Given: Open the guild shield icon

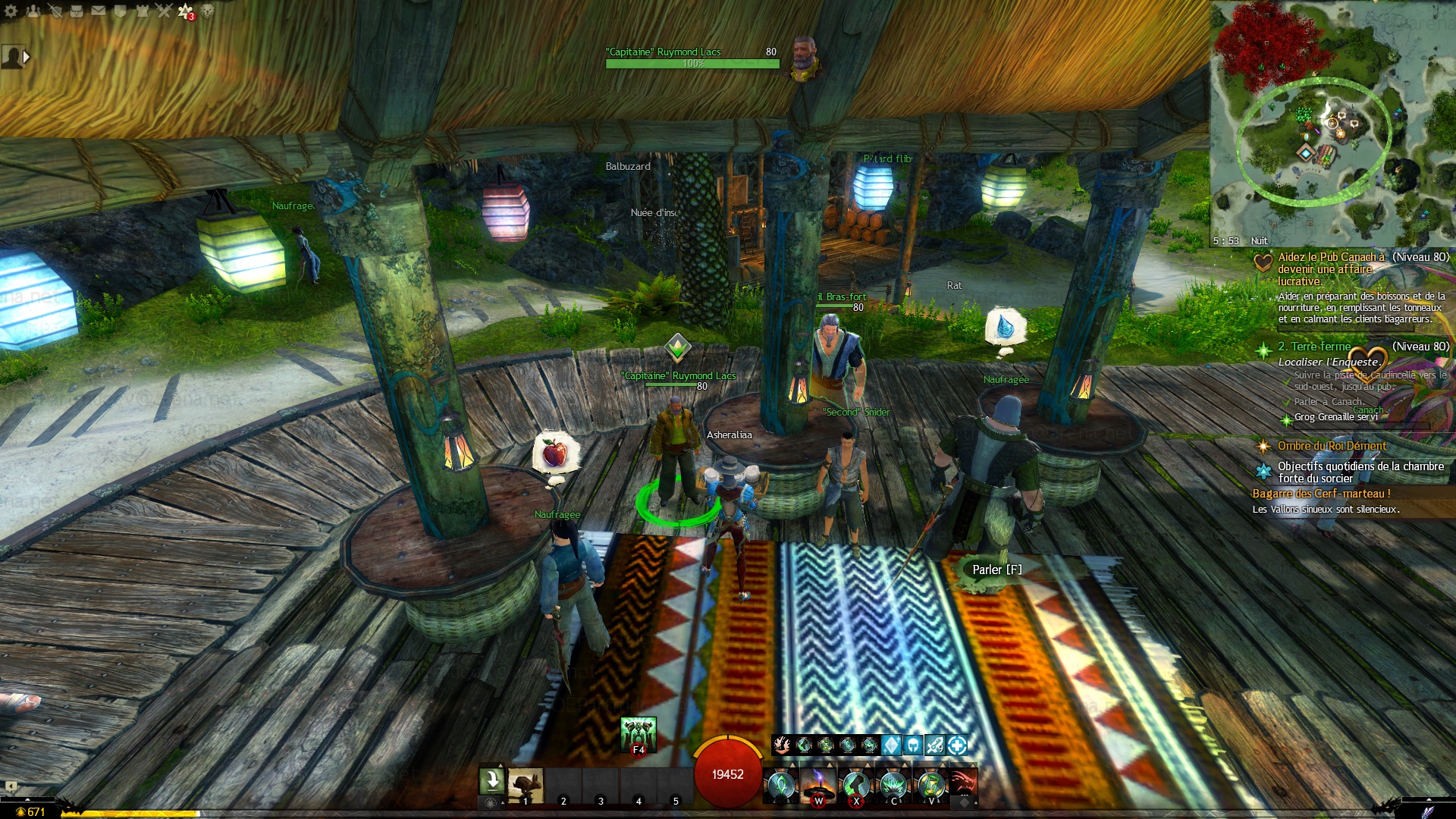Looking at the screenshot, I should pos(120,11).
